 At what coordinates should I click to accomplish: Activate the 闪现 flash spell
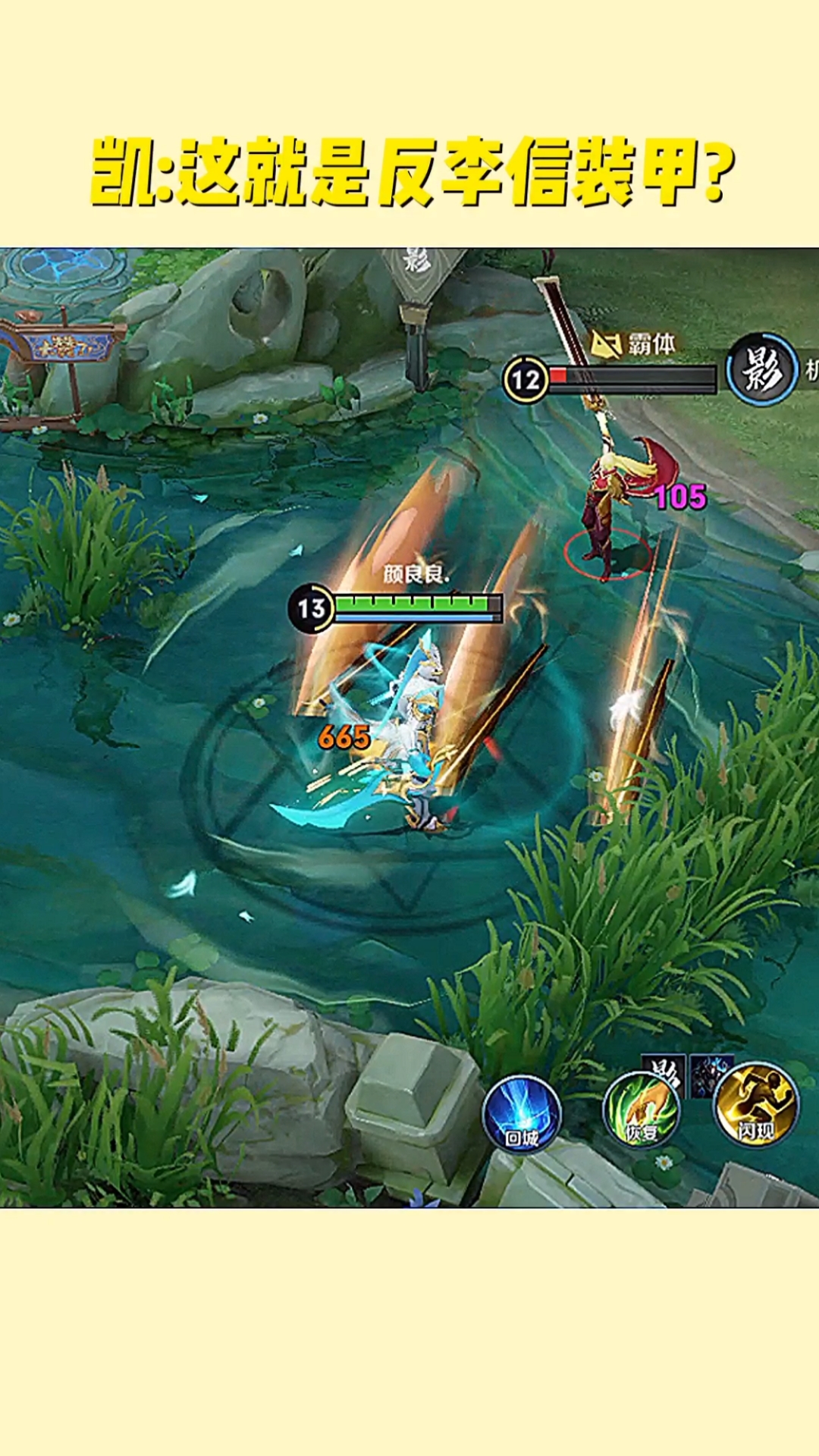756,1104
